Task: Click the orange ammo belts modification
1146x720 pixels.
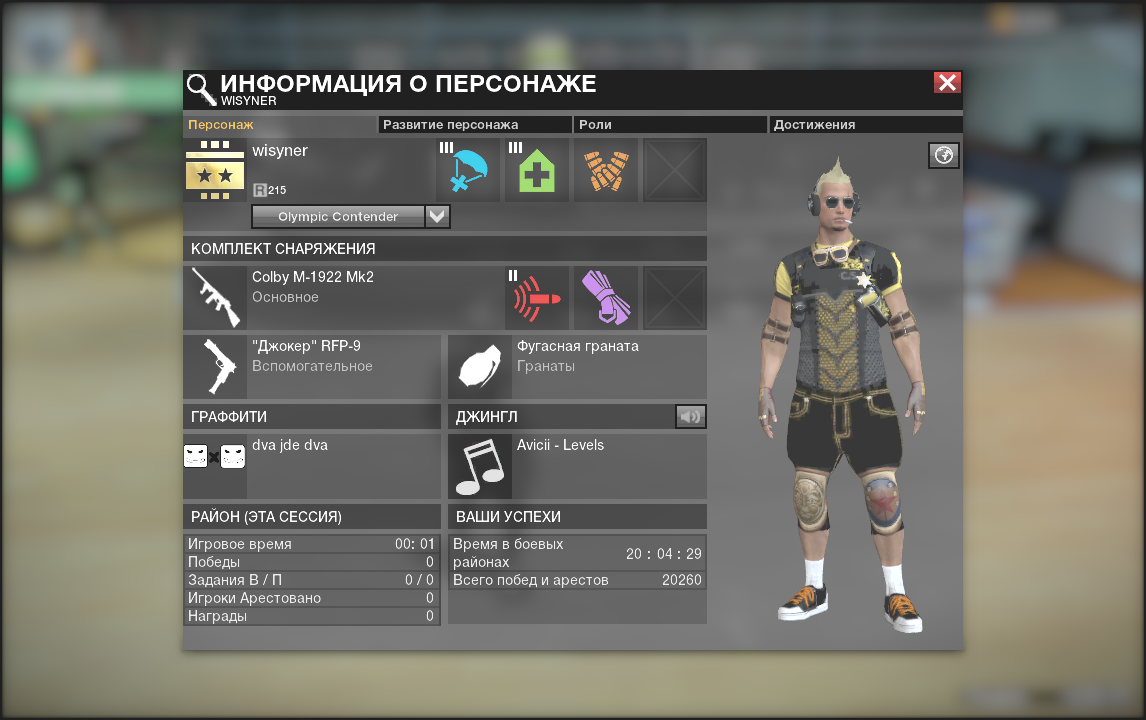Action: [x=606, y=170]
